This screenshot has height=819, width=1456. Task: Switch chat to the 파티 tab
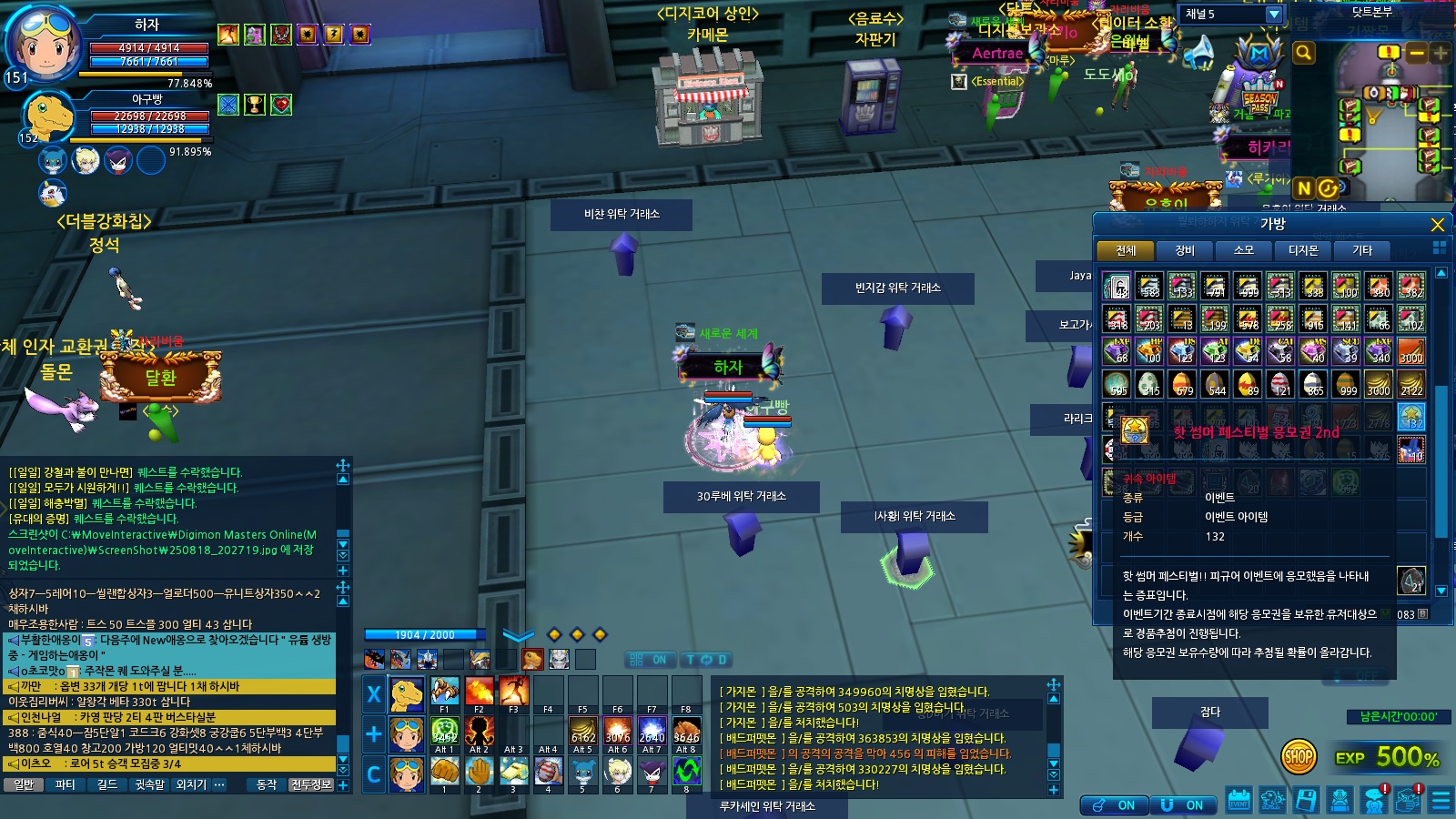click(66, 784)
